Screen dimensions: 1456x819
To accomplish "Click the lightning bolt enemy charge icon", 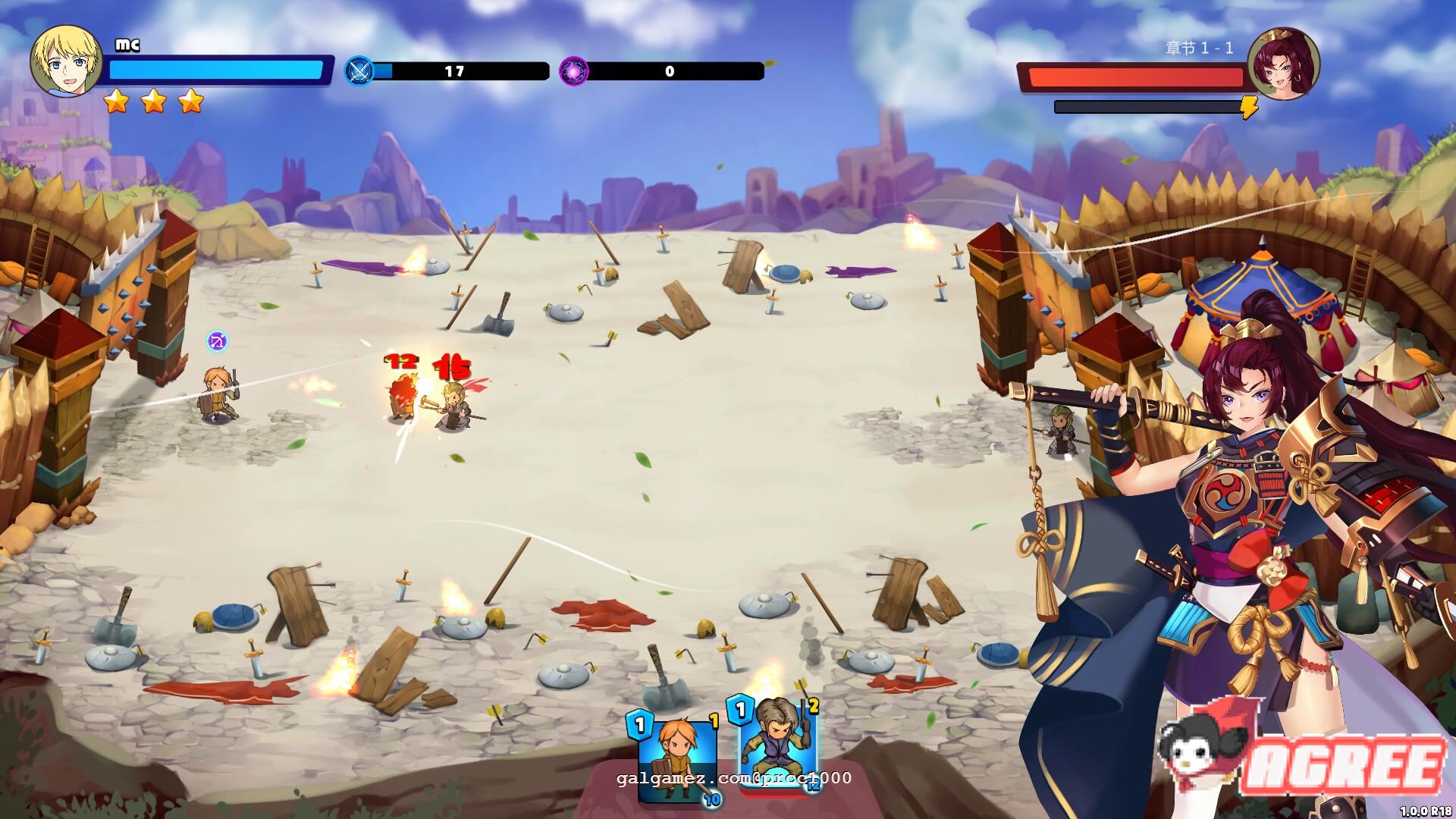I will point(1249,108).
